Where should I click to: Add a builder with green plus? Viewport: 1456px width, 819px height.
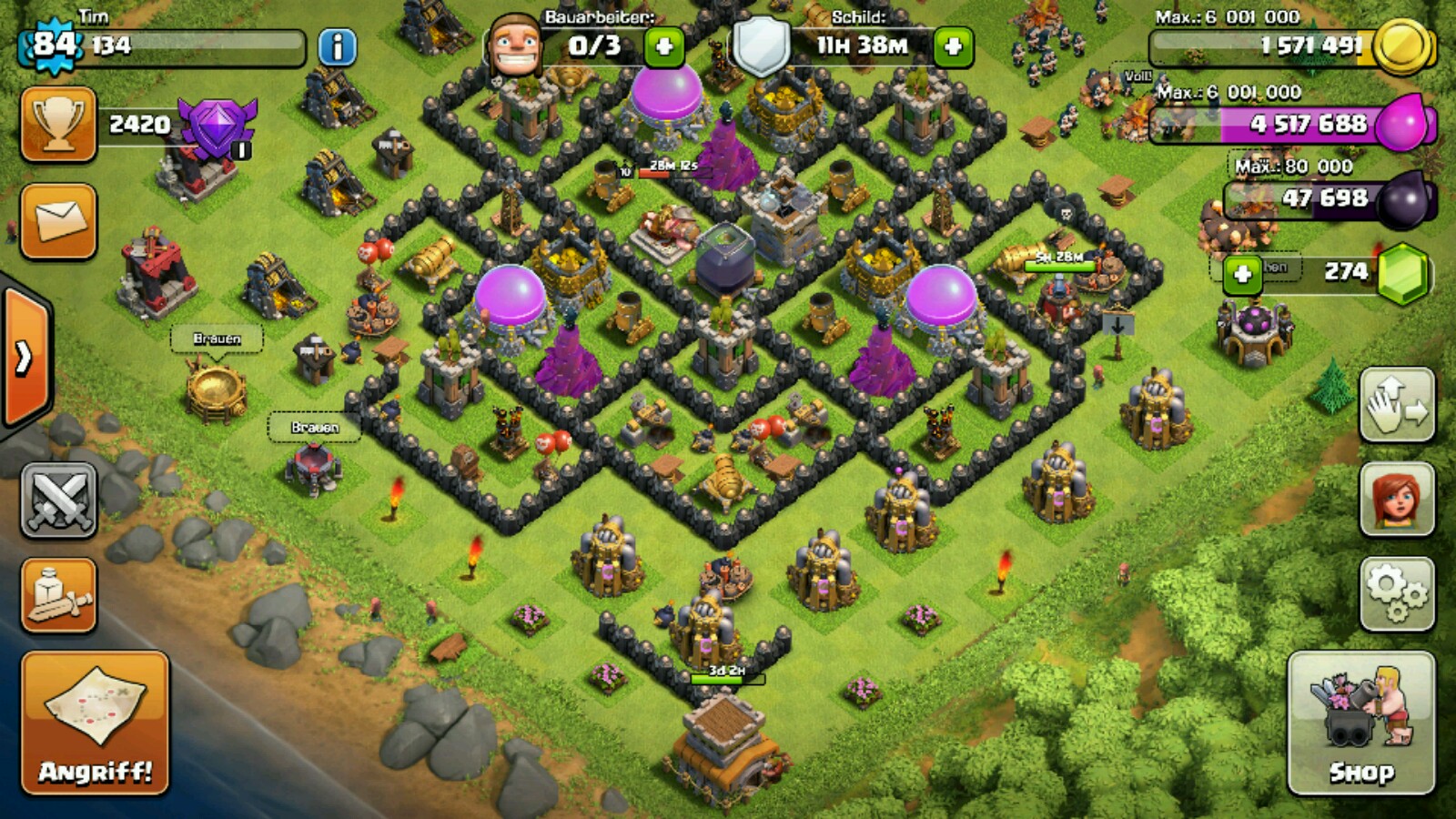664,47
